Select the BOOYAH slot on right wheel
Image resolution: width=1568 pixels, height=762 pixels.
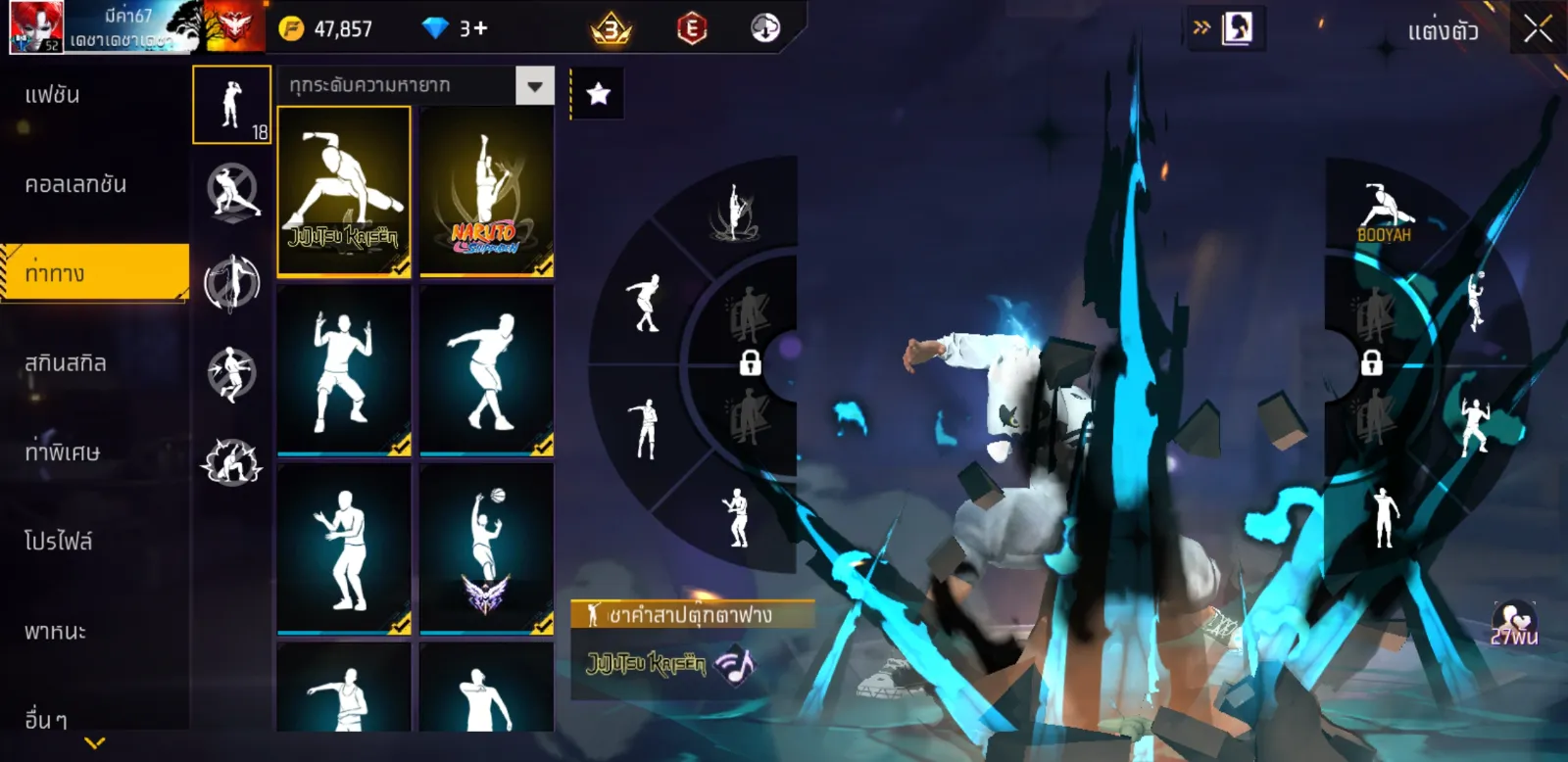[x=1385, y=212]
